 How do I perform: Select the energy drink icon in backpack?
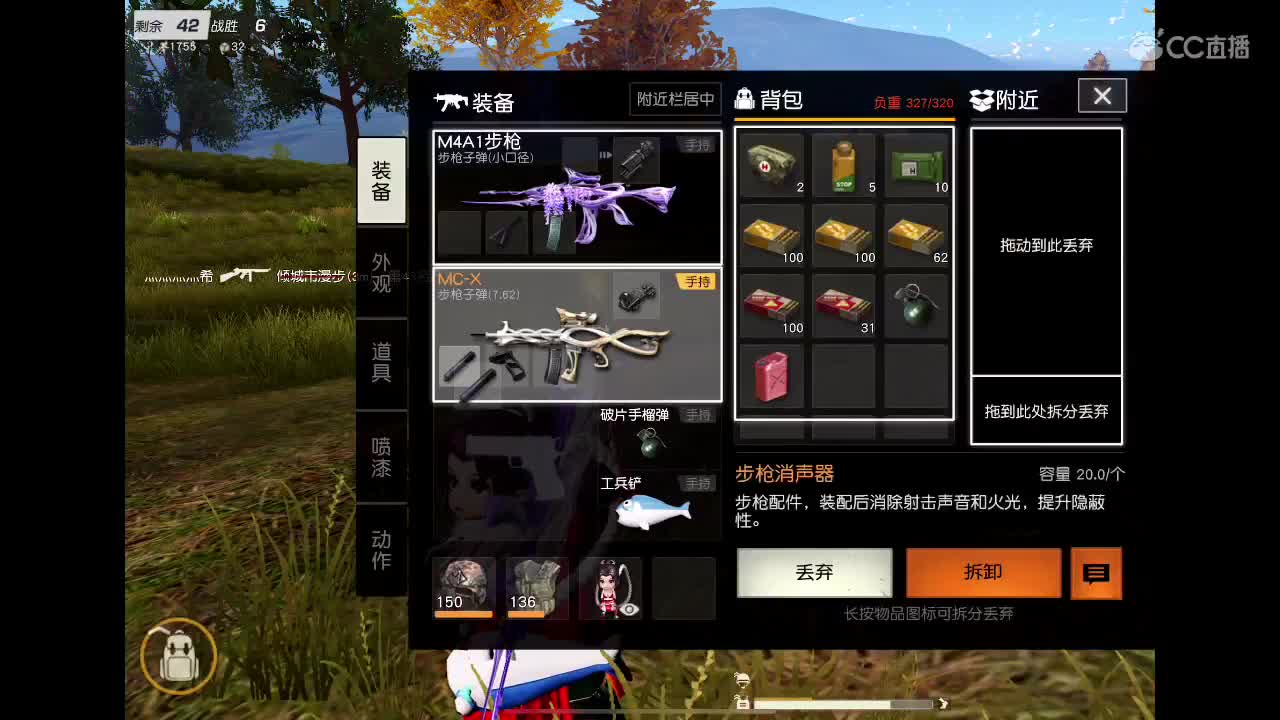(843, 165)
